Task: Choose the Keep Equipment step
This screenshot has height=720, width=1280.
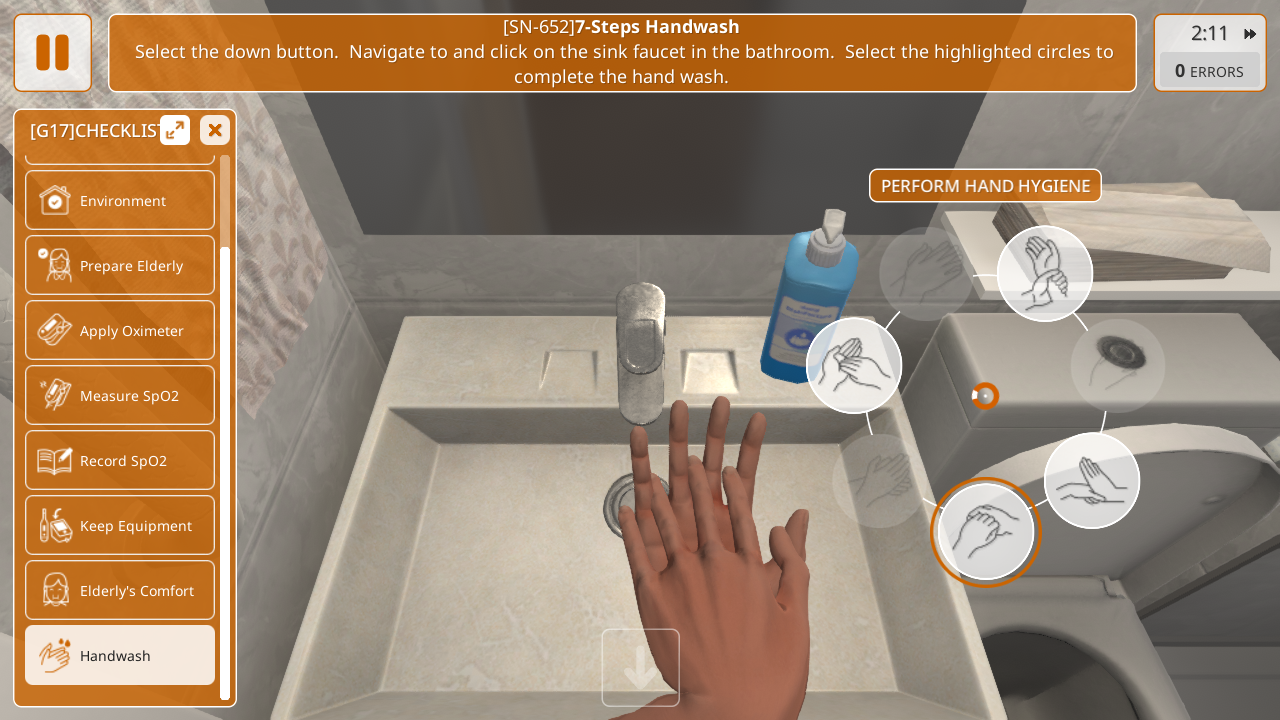Action: point(120,525)
